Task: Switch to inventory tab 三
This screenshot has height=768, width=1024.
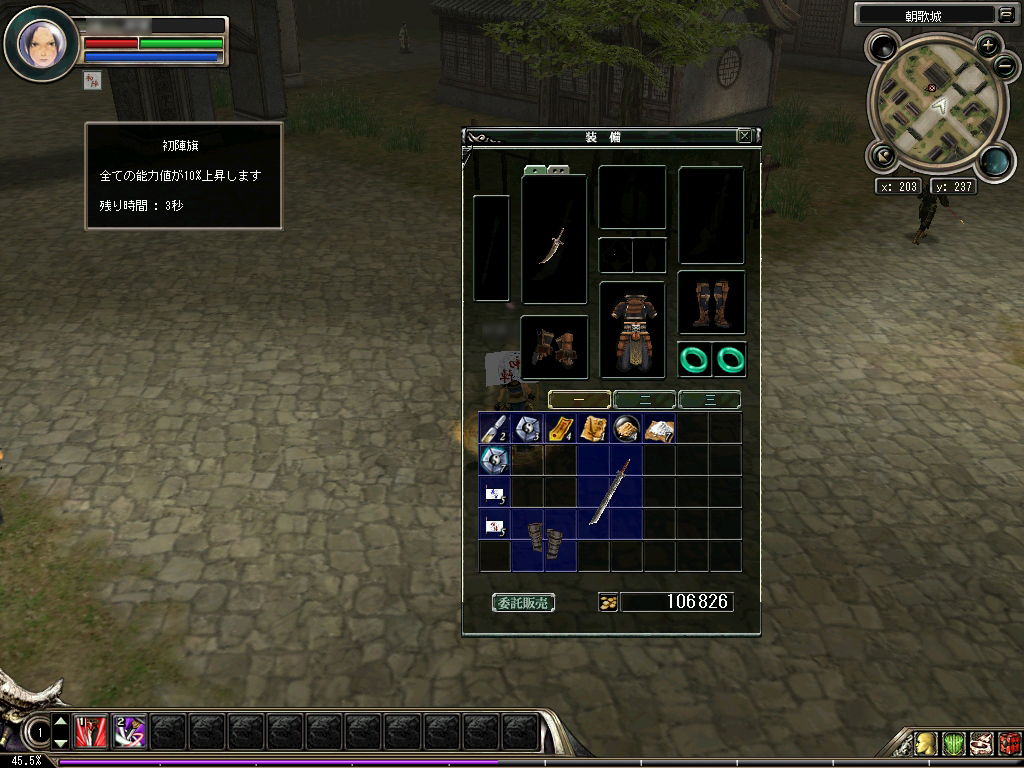Action: 709,400
